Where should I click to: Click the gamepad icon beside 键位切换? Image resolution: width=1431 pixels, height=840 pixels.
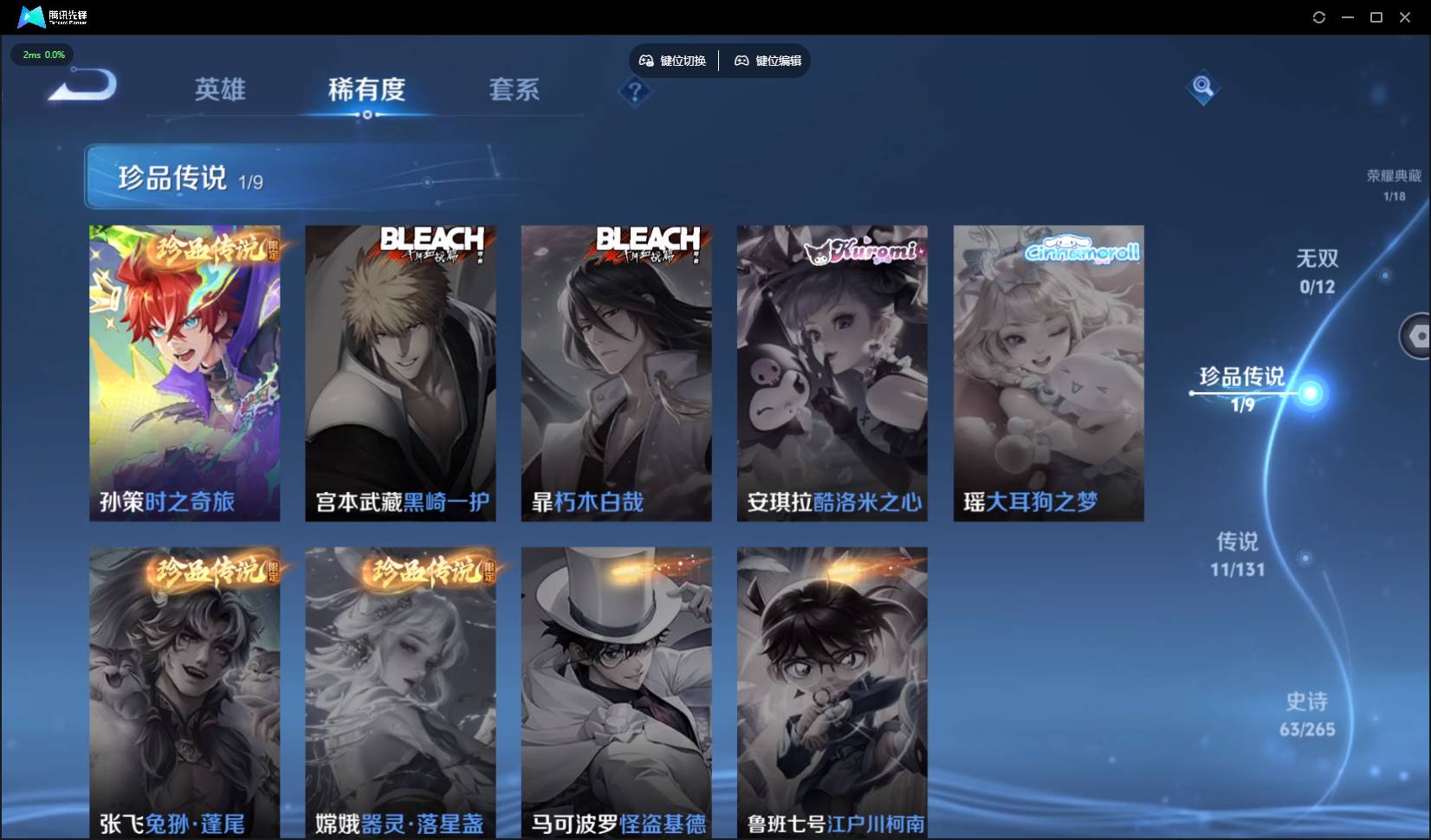(647, 61)
